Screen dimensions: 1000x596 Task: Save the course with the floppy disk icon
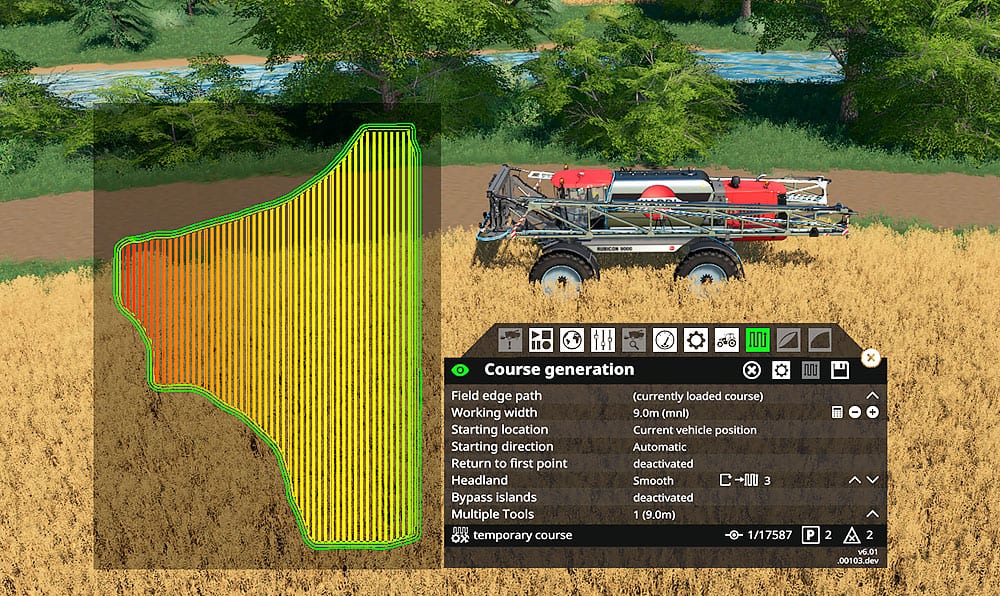click(840, 370)
